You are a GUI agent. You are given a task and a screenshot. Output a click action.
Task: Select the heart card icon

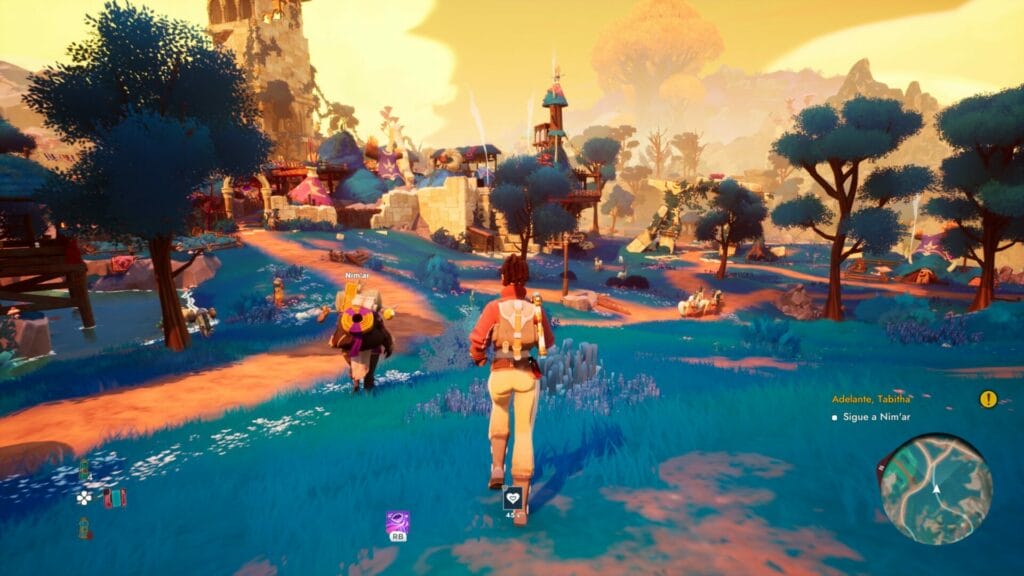tap(513, 497)
